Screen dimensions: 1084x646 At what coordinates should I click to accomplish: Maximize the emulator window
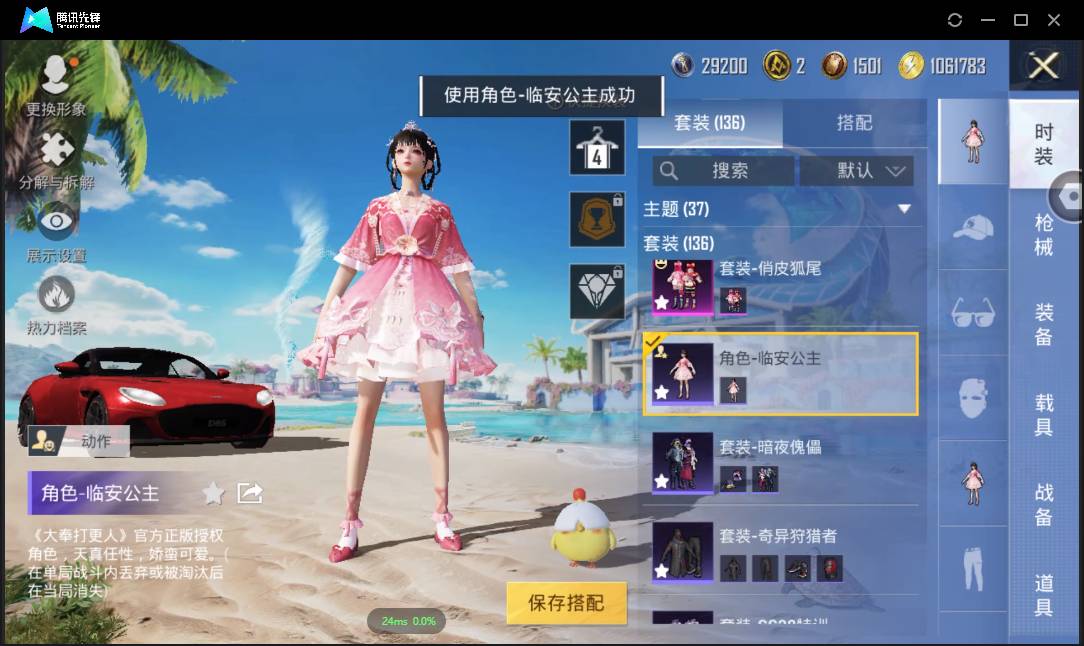coord(1021,20)
